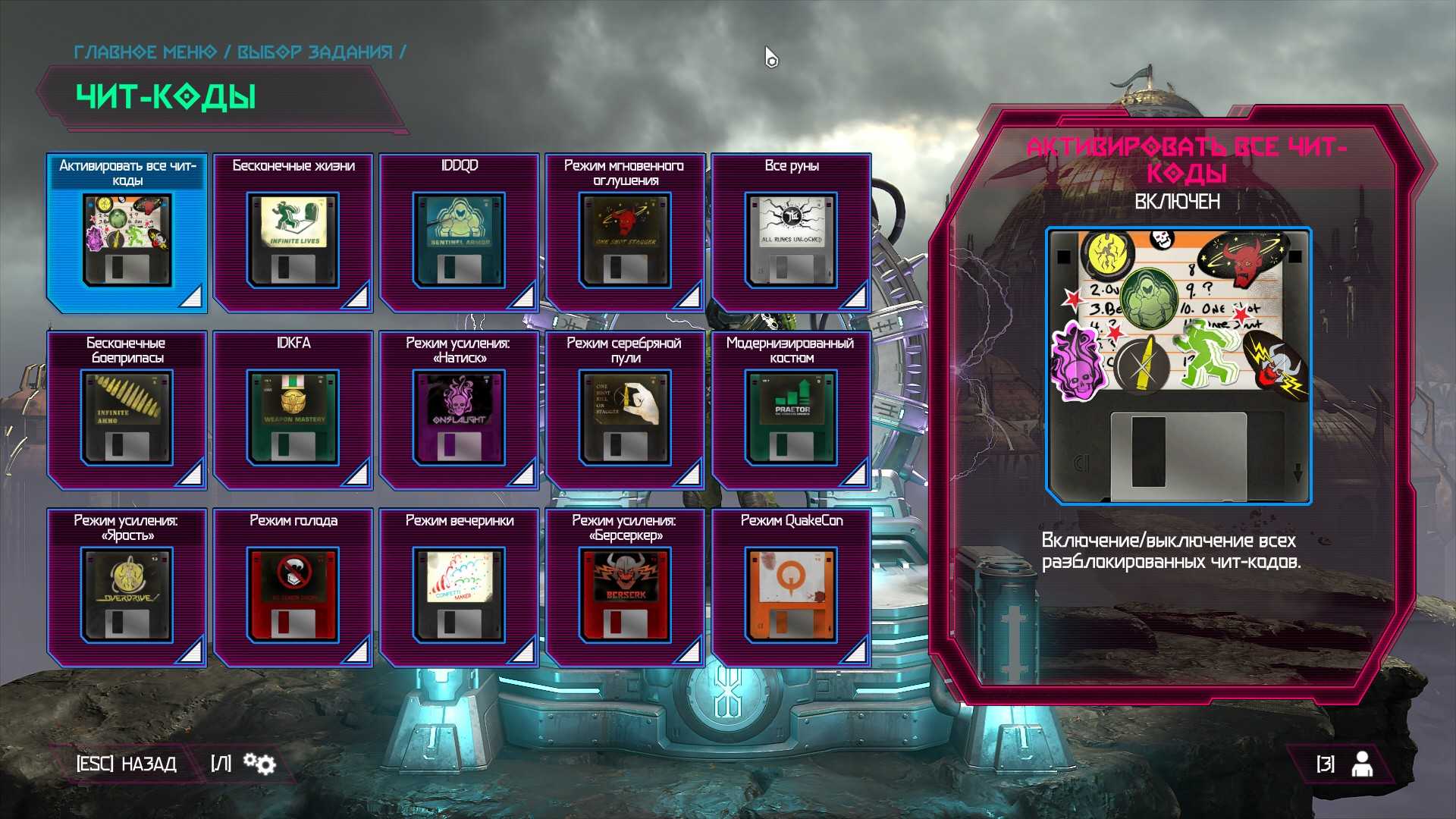
Task: Return to «Главное меню» via breadcrumb
Action: tap(145, 52)
